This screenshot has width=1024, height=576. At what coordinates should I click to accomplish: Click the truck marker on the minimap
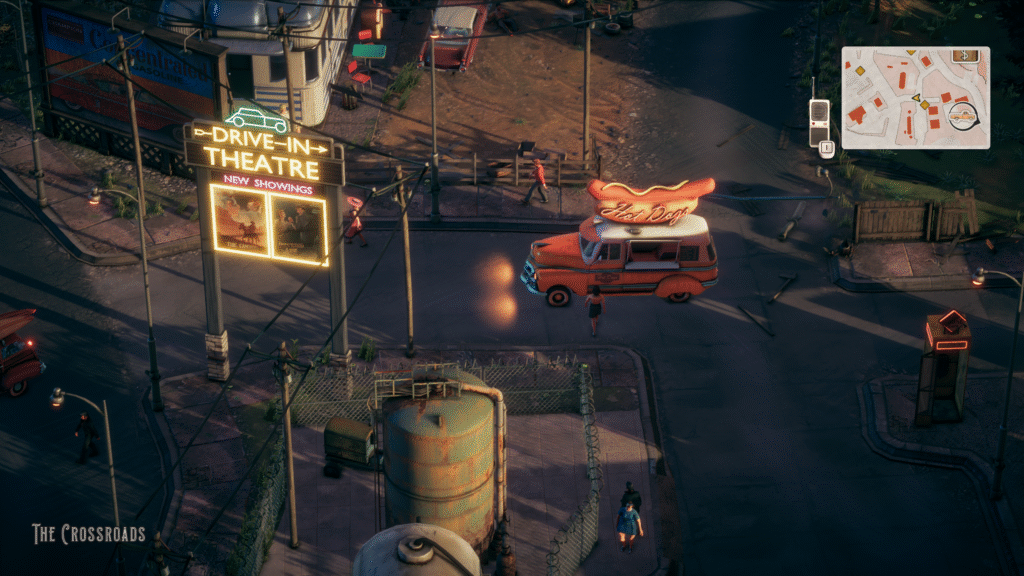coord(963,115)
